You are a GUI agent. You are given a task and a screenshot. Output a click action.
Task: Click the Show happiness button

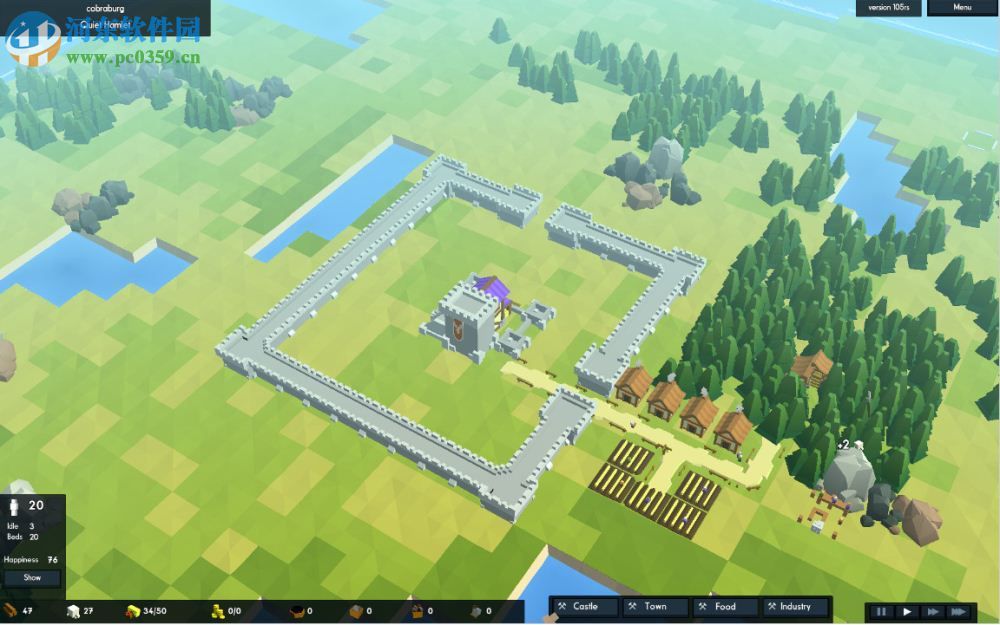click(32, 577)
